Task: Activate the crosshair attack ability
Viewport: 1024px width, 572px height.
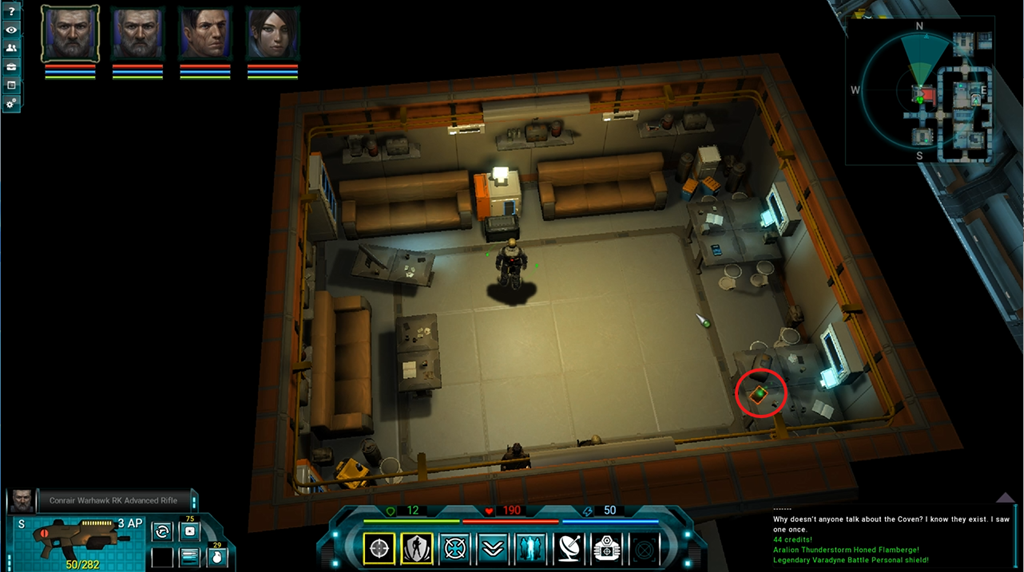Action: [379, 548]
